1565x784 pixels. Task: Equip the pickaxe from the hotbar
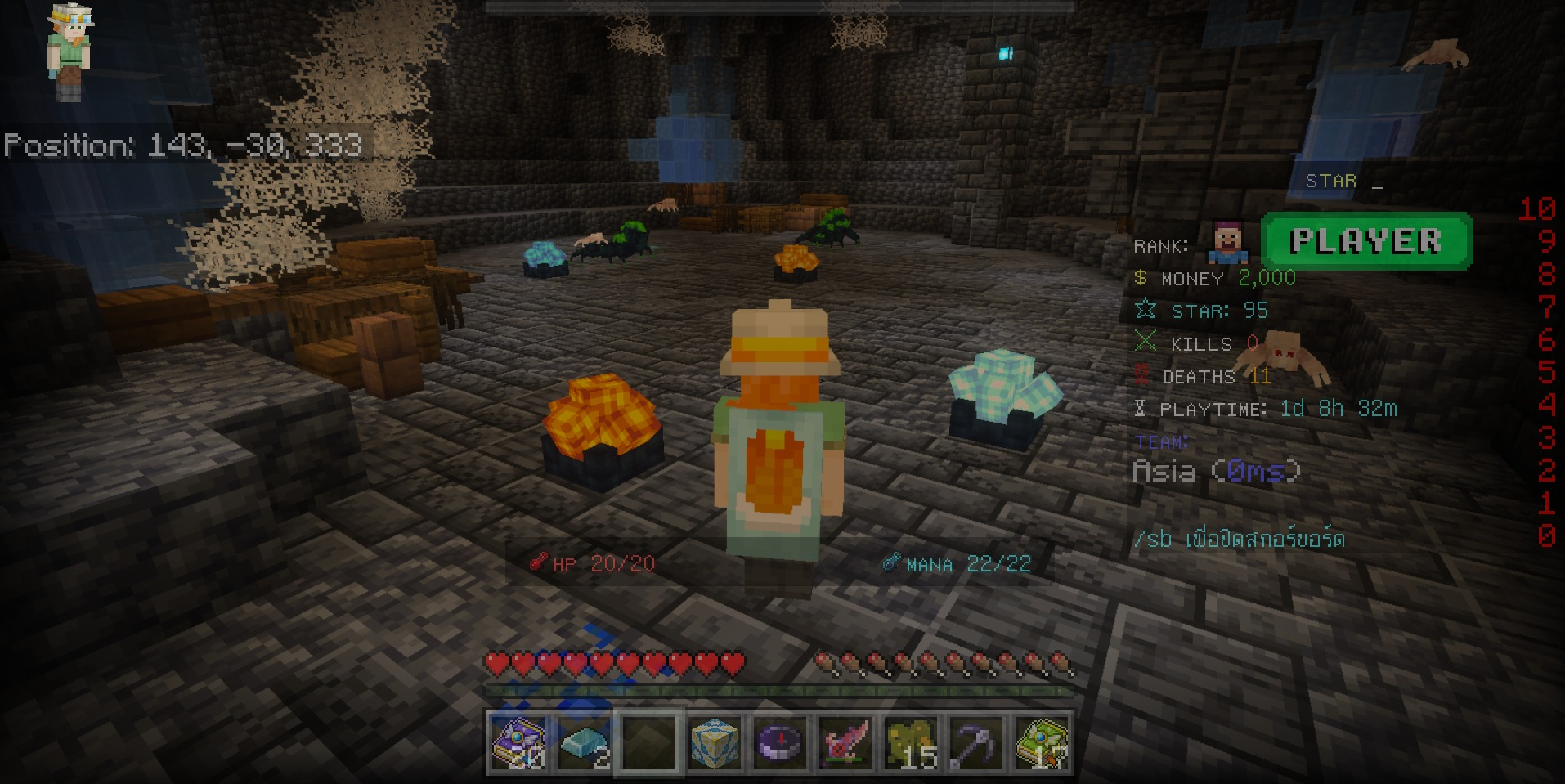click(x=976, y=743)
